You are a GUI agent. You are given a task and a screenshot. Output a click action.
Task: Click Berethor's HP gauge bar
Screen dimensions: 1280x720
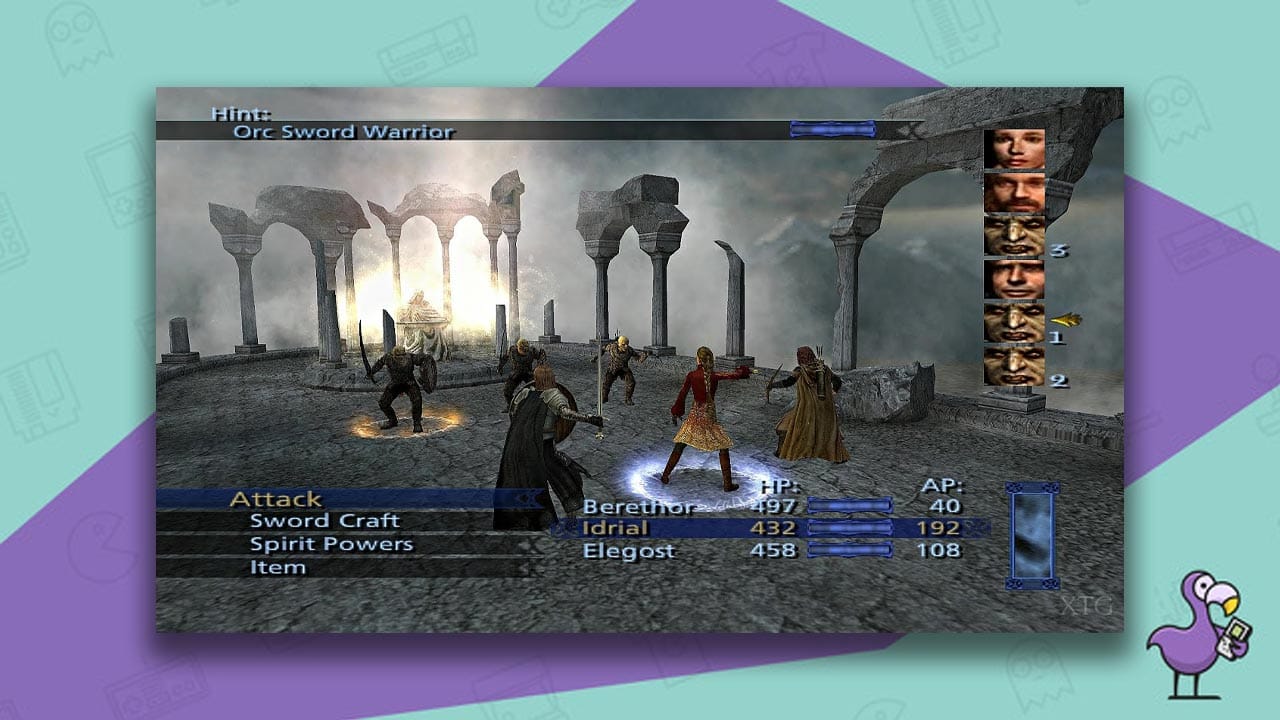pos(850,502)
